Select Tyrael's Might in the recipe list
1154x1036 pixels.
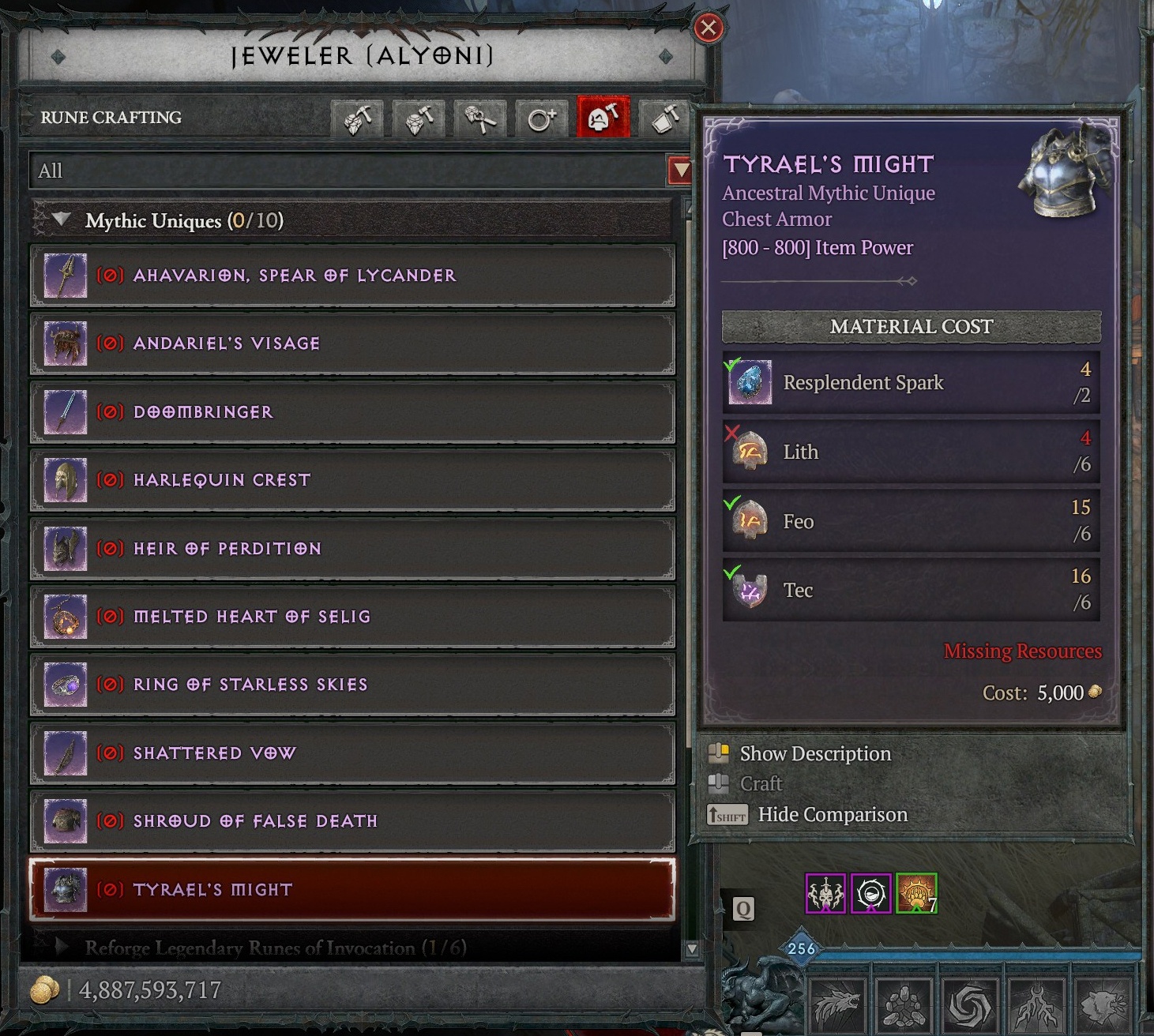351,889
